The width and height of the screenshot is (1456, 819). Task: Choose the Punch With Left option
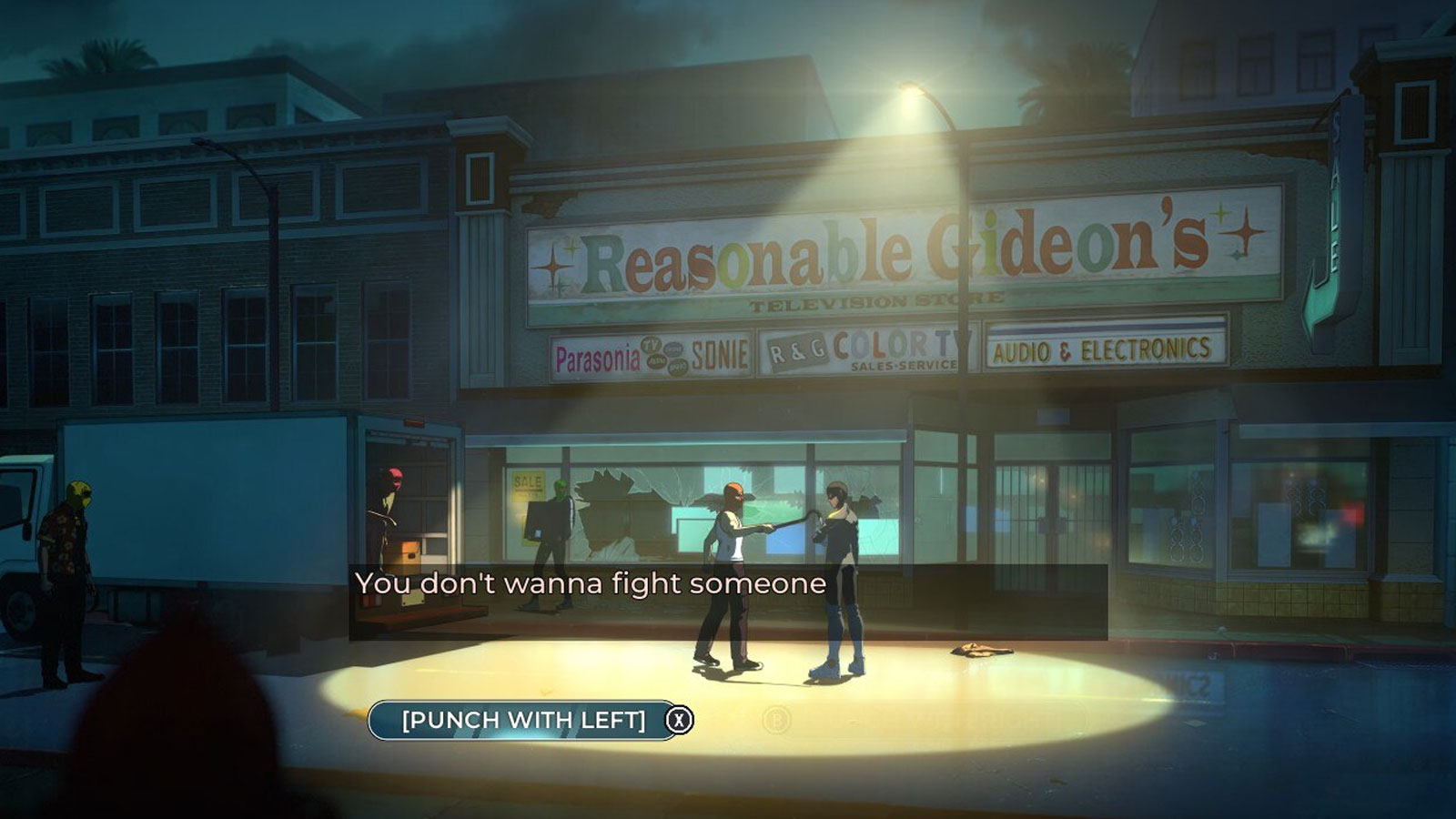click(x=523, y=720)
